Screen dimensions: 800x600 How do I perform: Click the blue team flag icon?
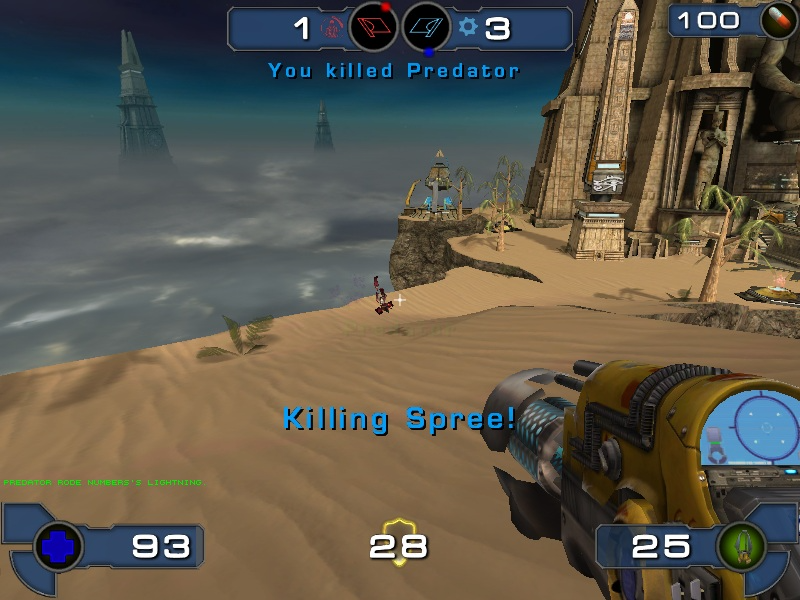[x=426, y=28]
